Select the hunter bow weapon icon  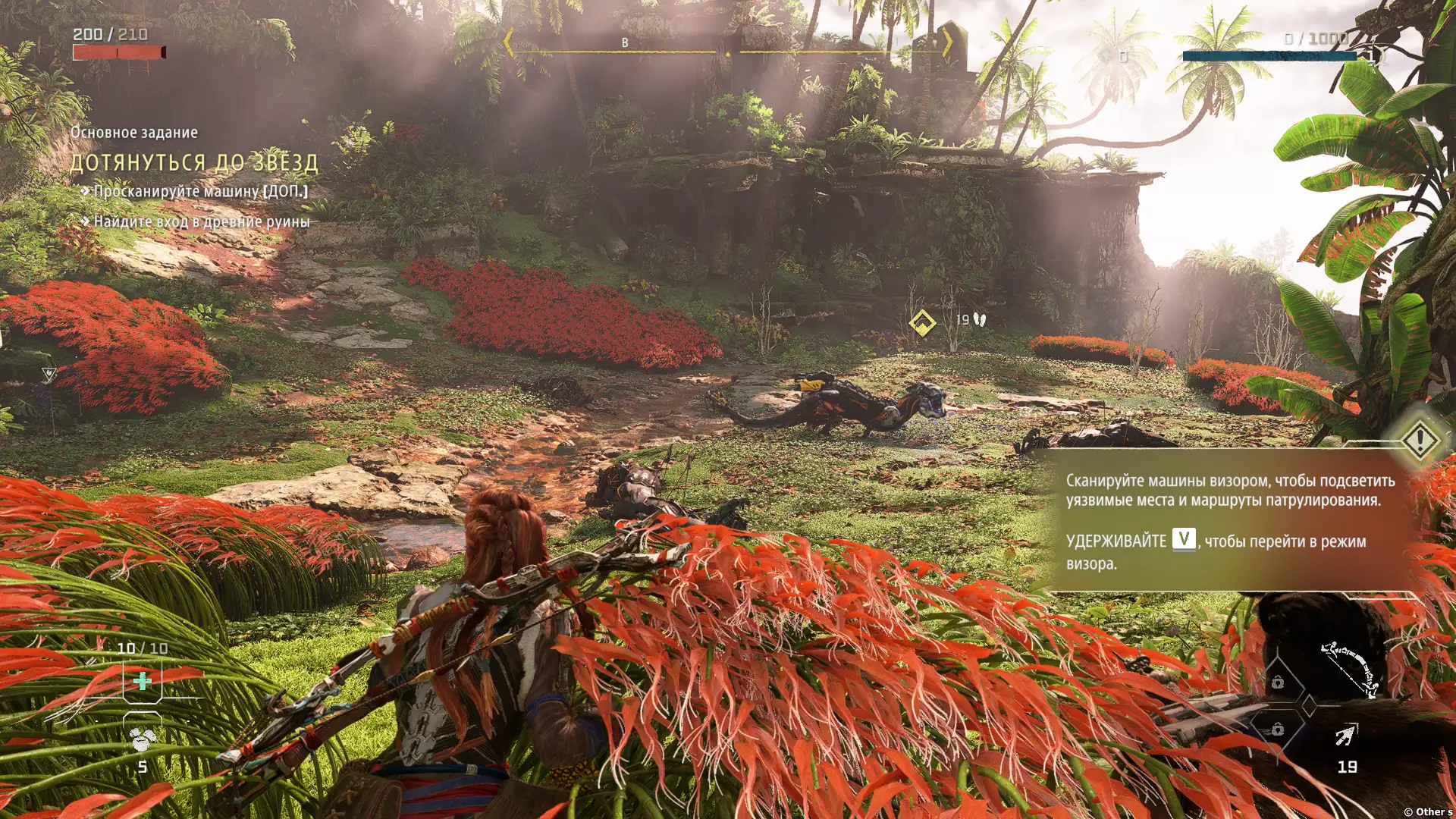click(x=1351, y=669)
